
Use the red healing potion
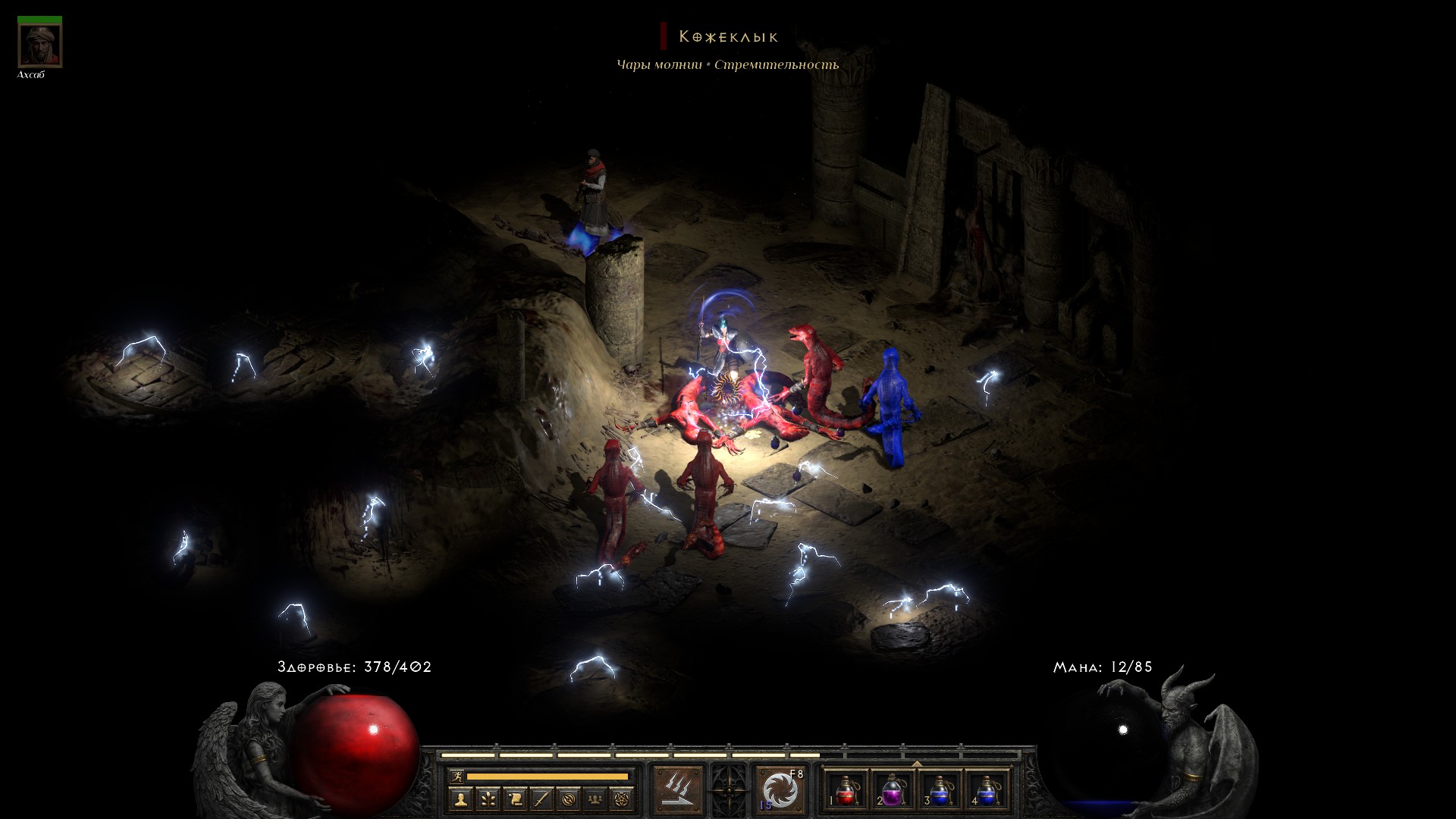[x=847, y=790]
